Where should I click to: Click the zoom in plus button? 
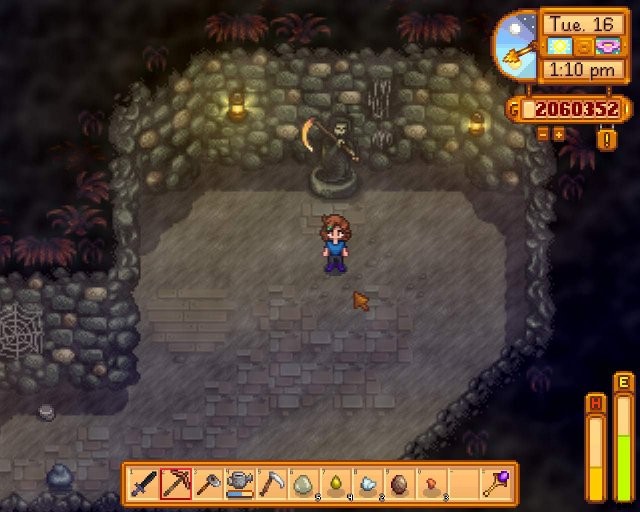pos(559,133)
